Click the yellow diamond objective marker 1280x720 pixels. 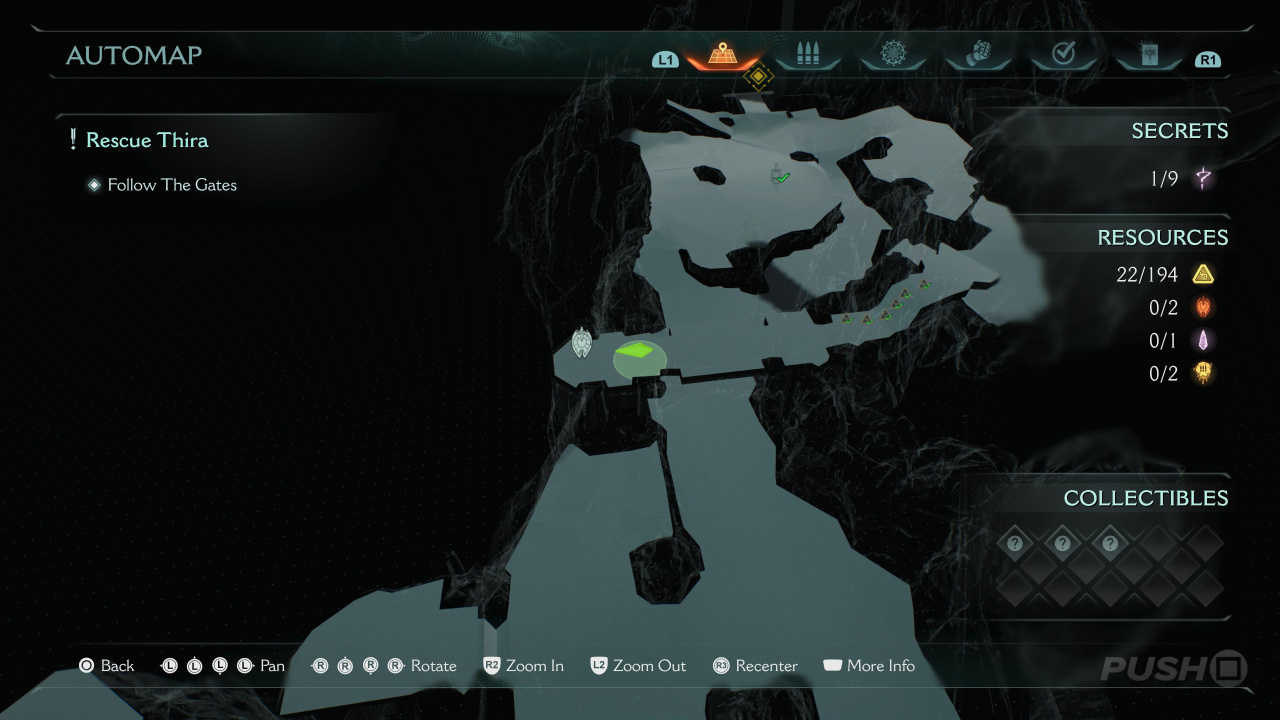(x=759, y=77)
